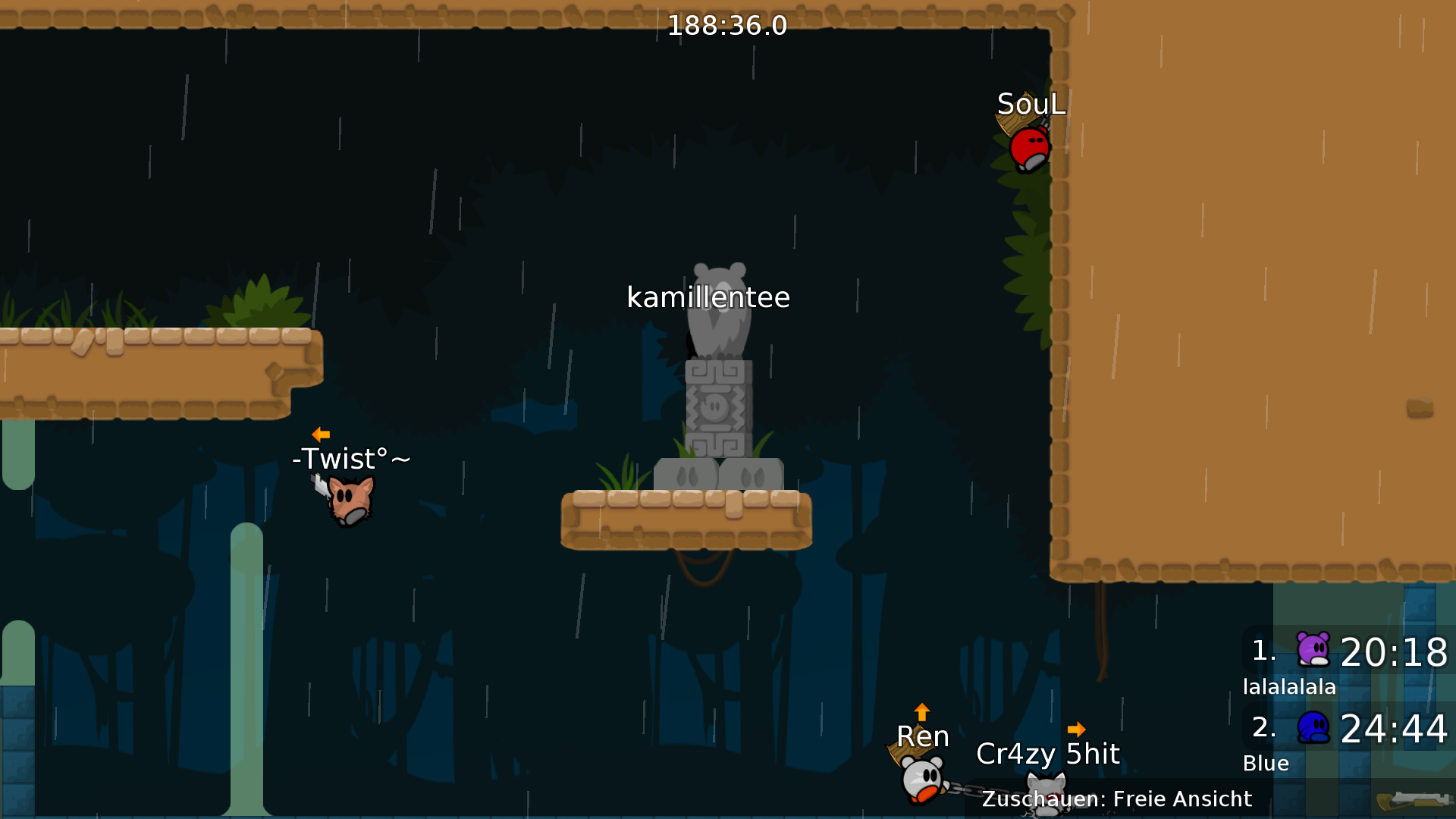Click the Blue team name text
The width and height of the screenshot is (1456, 819).
pyautogui.click(x=1264, y=764)
